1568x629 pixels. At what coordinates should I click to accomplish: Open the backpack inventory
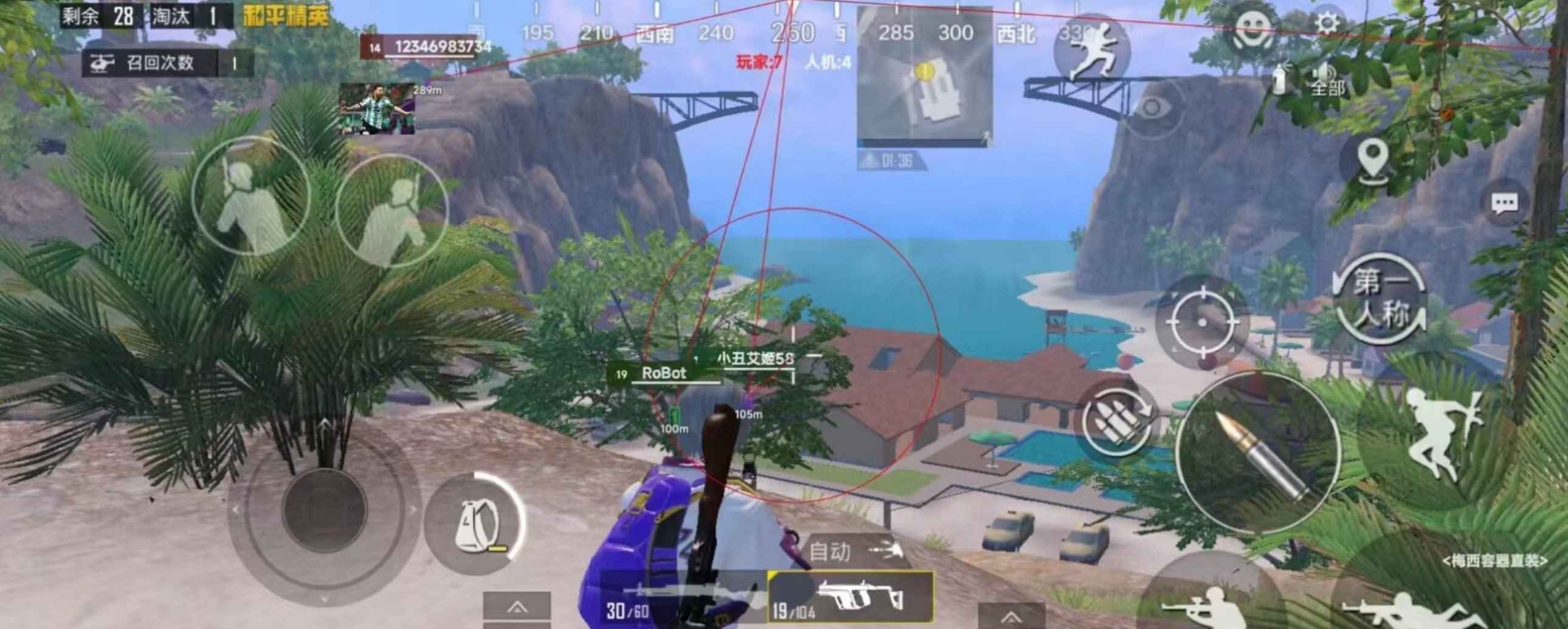click(475, 524)
